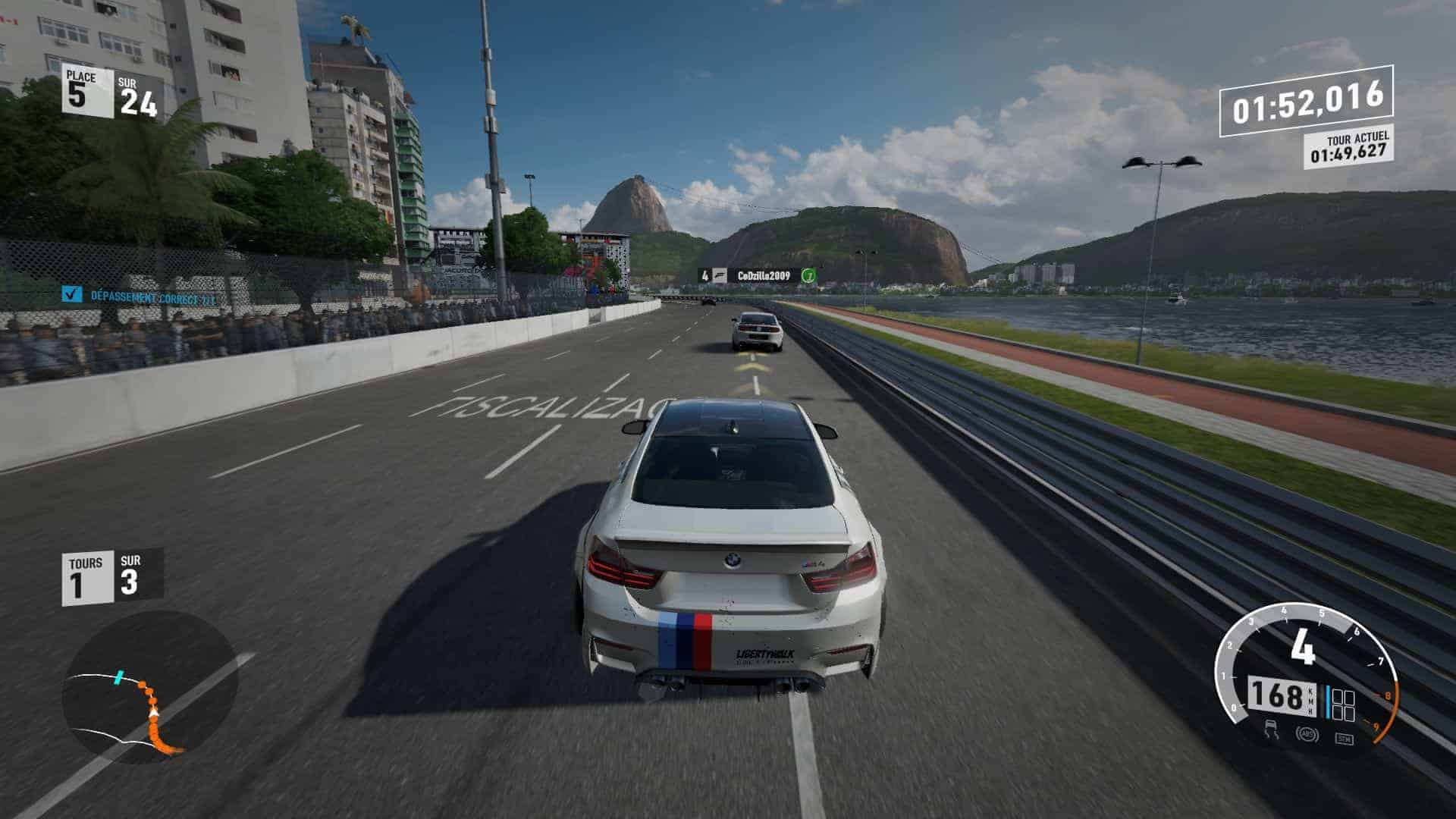Tick the Dépassement Correct checkbox

click(72, 294)
